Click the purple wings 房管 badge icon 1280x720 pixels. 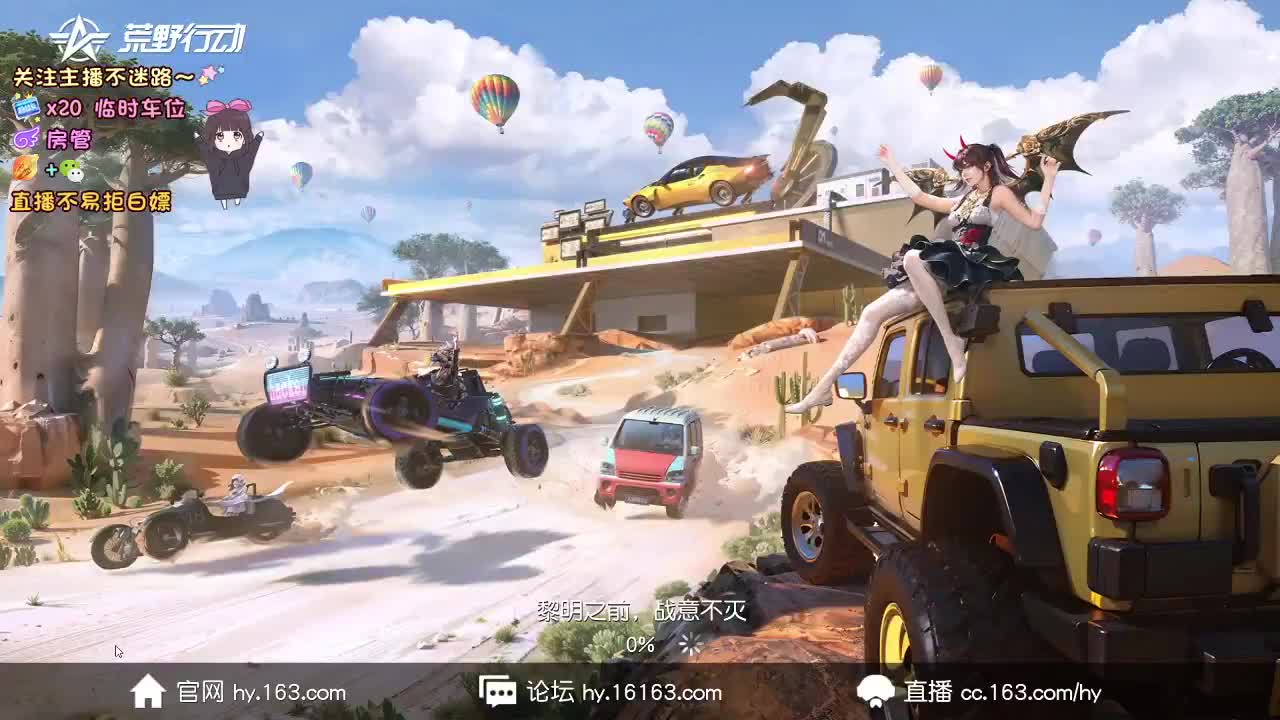pyautogui.click(x=27, y=137)
